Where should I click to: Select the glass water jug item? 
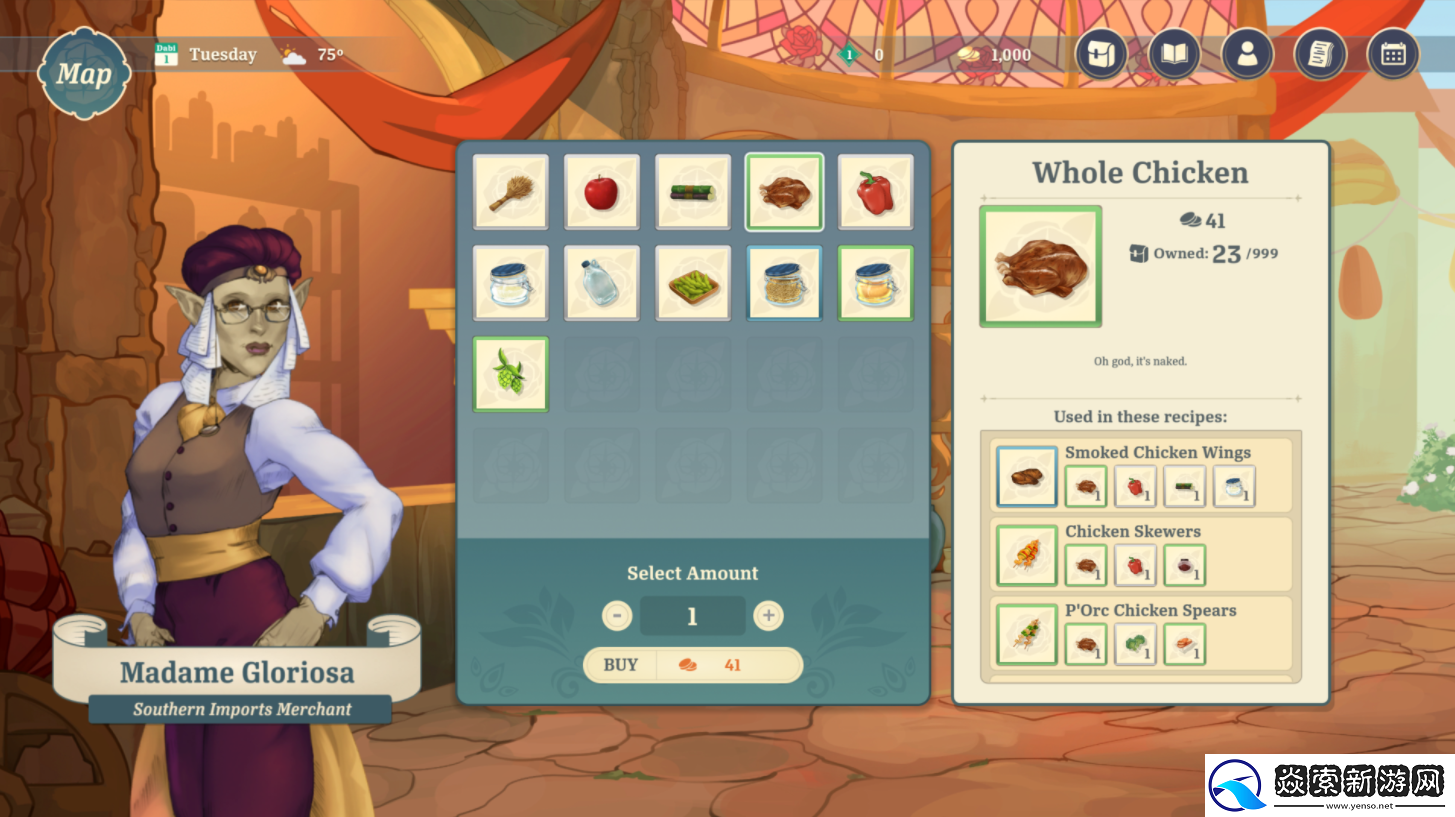click(601, 283)
